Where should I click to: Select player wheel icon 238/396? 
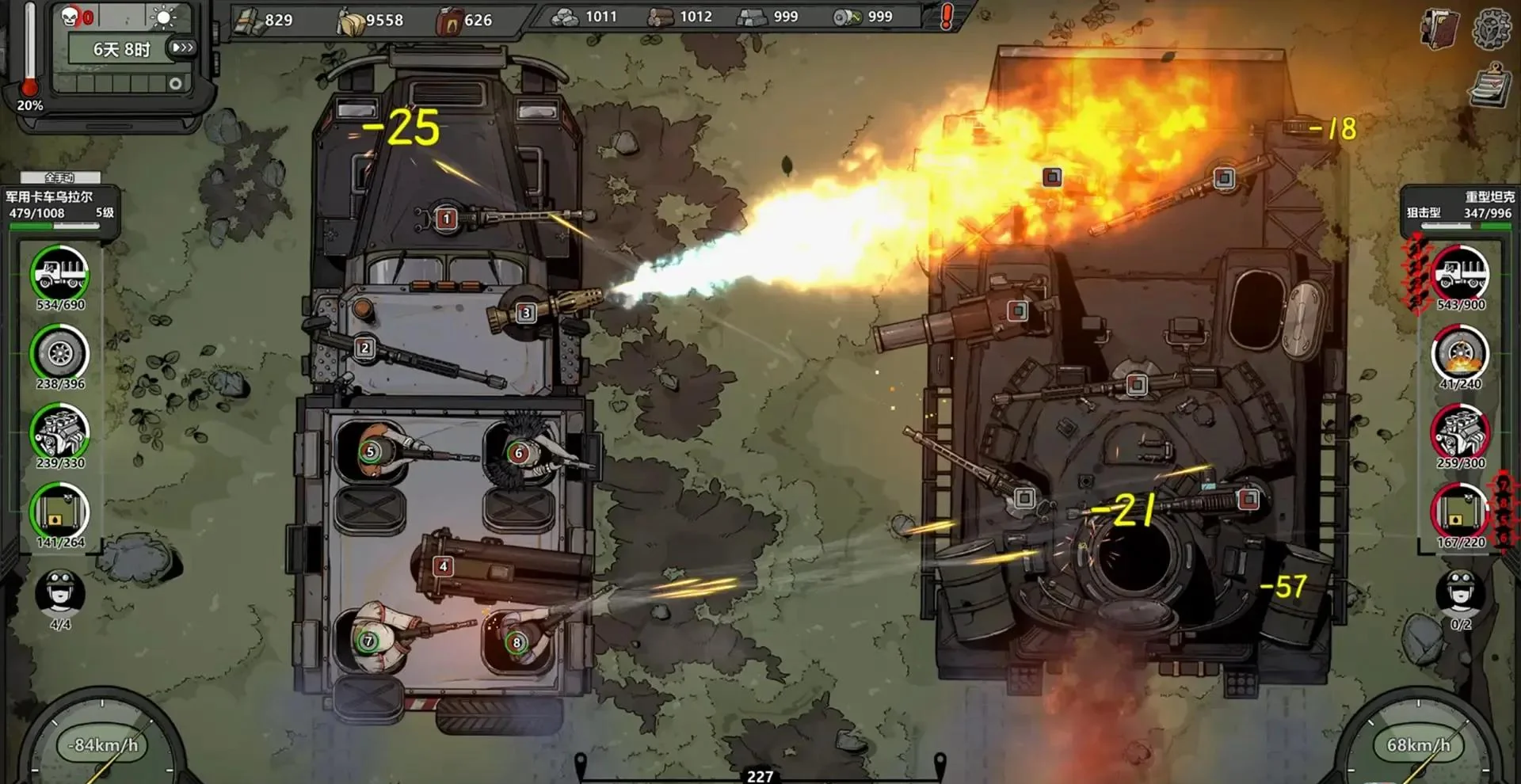point(60,353)
